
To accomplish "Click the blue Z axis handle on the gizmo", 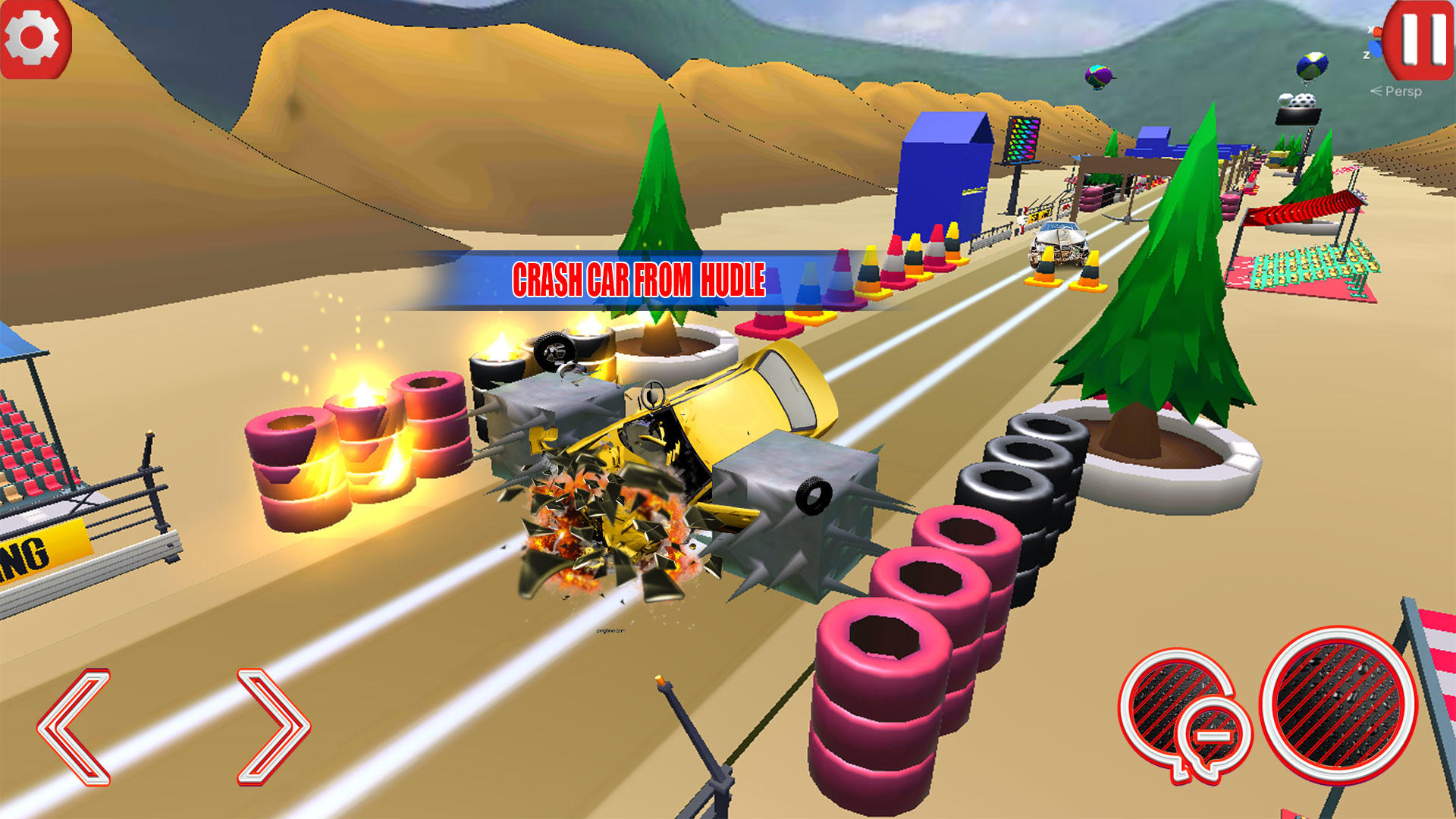I will click(x=1374, y=48).
